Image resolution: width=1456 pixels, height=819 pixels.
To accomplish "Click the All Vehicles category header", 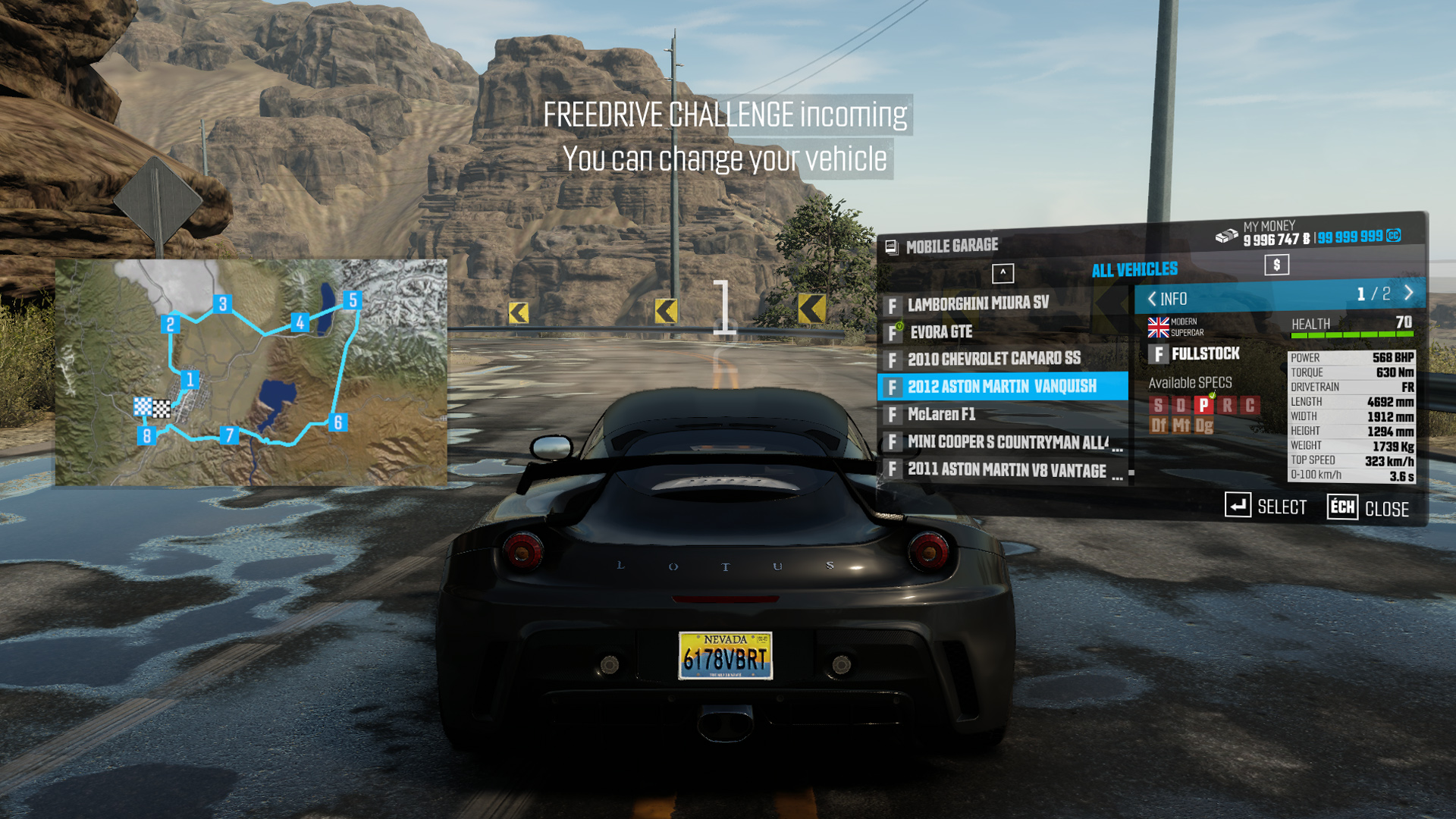I will (1134, 270).
